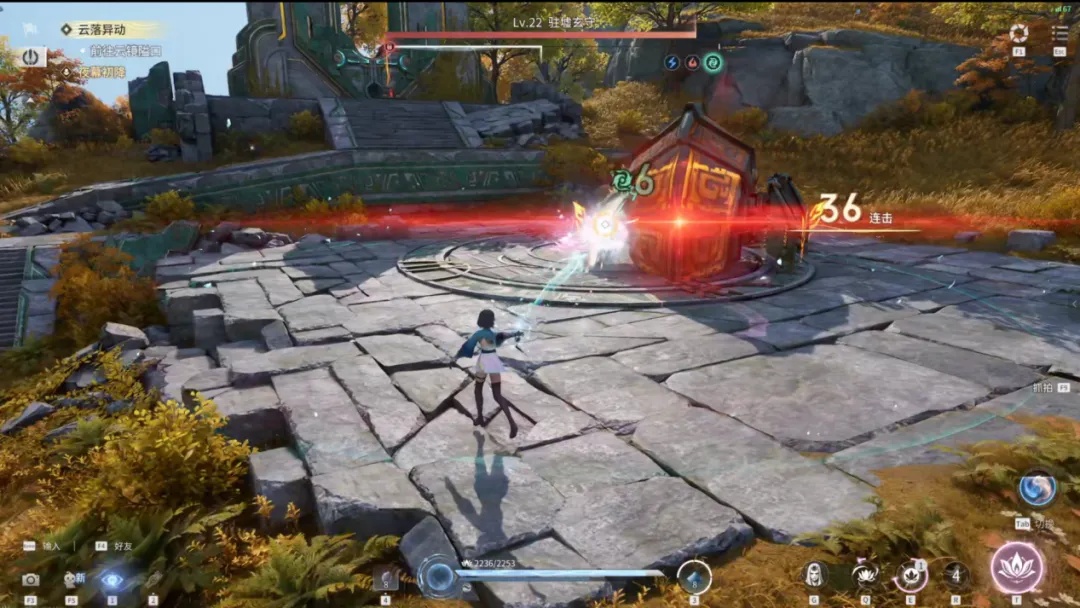1080x608 pixels.
Task: Activate the white-haired character portrait skill
Action: [x=815, y=575]
